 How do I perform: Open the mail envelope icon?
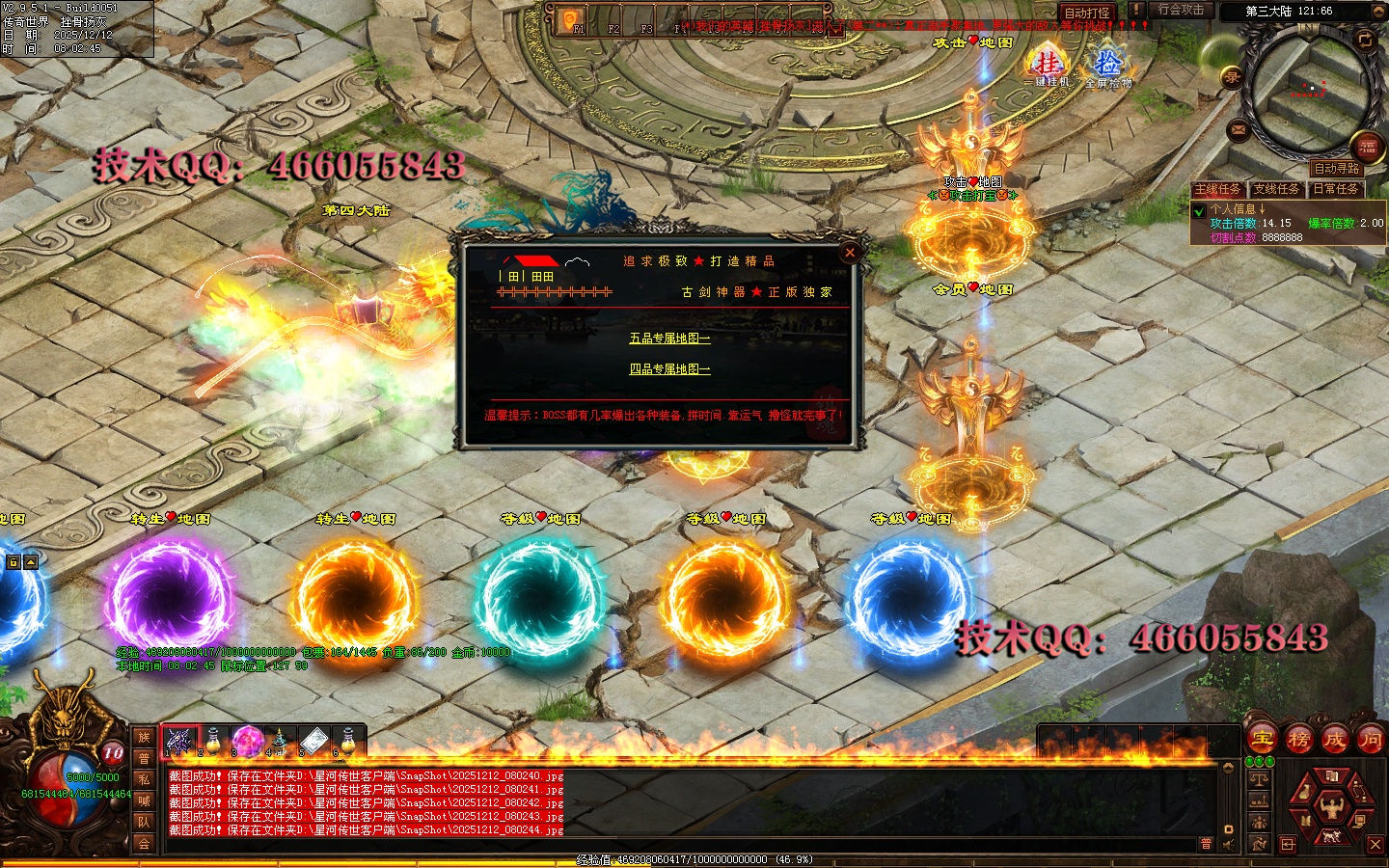click(x=1239, y=129)
